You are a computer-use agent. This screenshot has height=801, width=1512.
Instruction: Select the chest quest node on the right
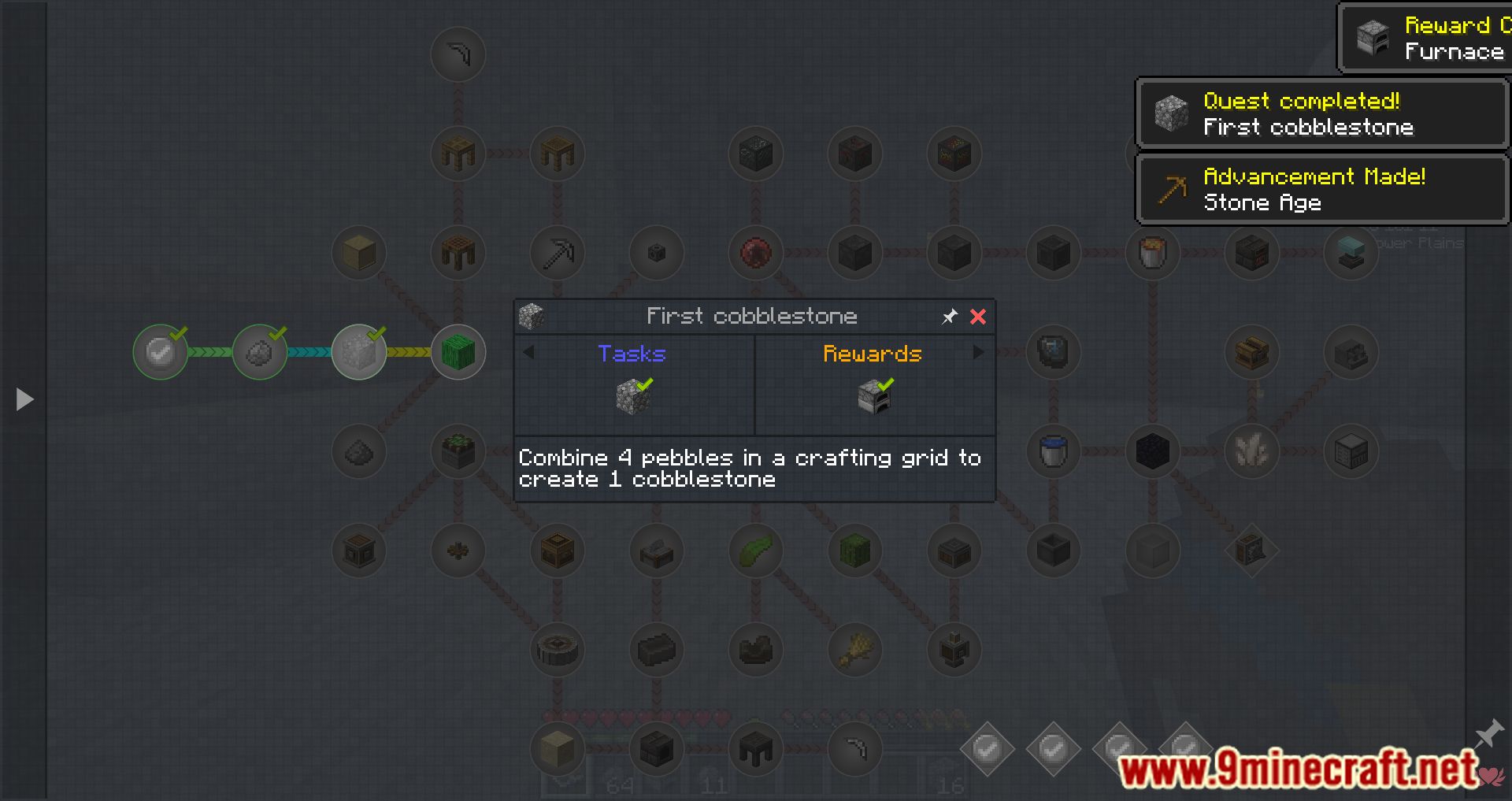click(1252, 352)
